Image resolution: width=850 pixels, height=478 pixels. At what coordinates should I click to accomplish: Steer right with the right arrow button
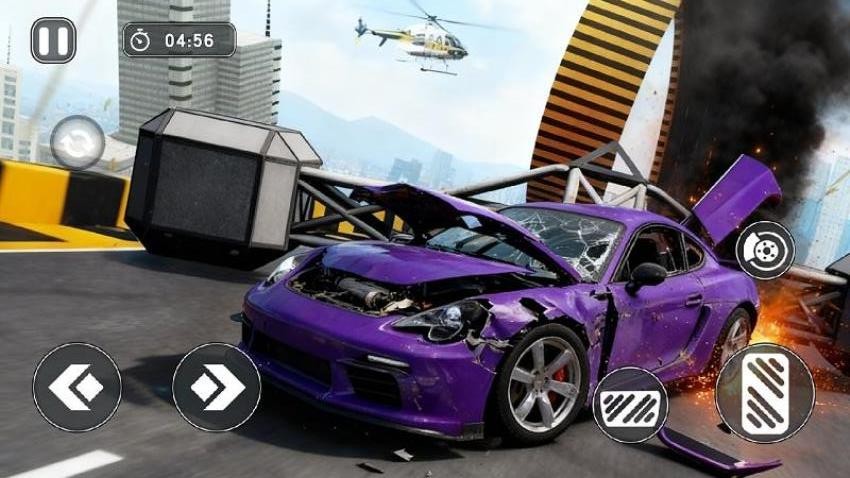pos(216,387)
